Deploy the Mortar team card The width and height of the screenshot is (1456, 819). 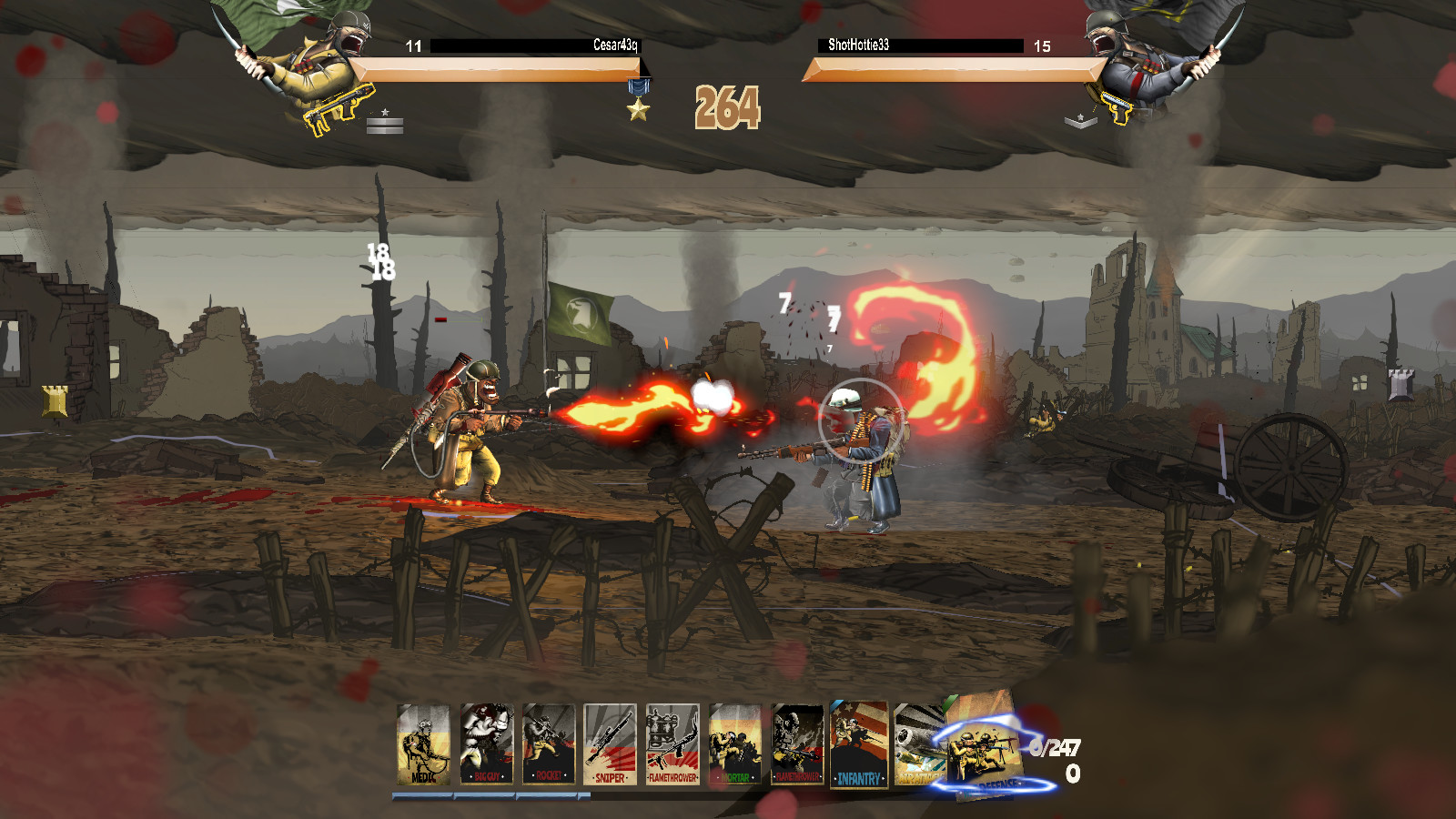735,744
